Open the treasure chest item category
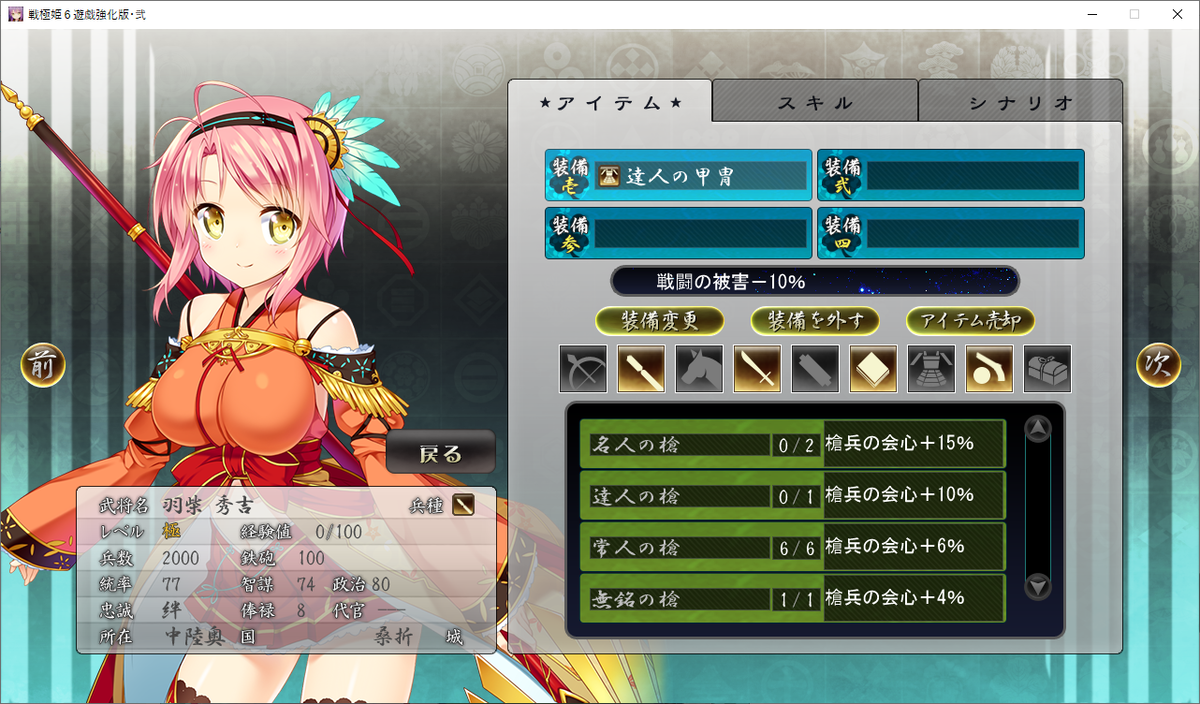The image size is (1200, 704). [1047, 369]
